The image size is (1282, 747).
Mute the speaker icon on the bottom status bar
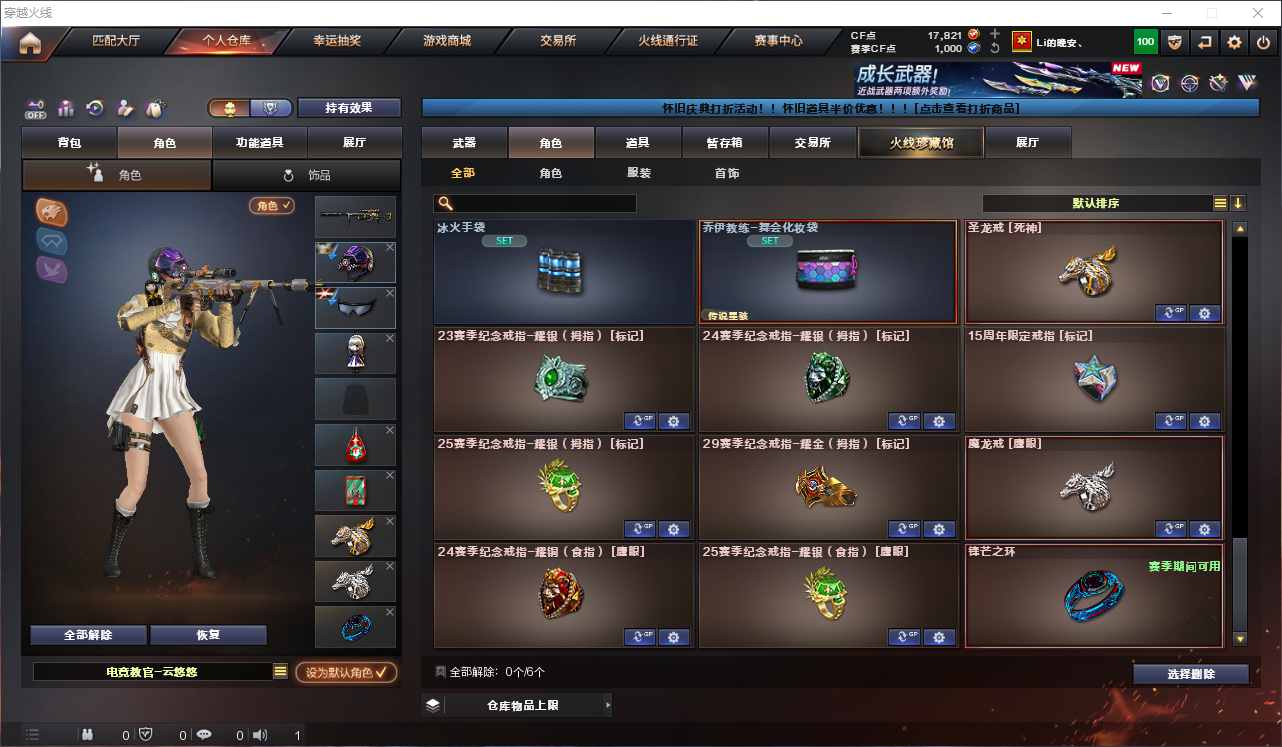point(259,734)
